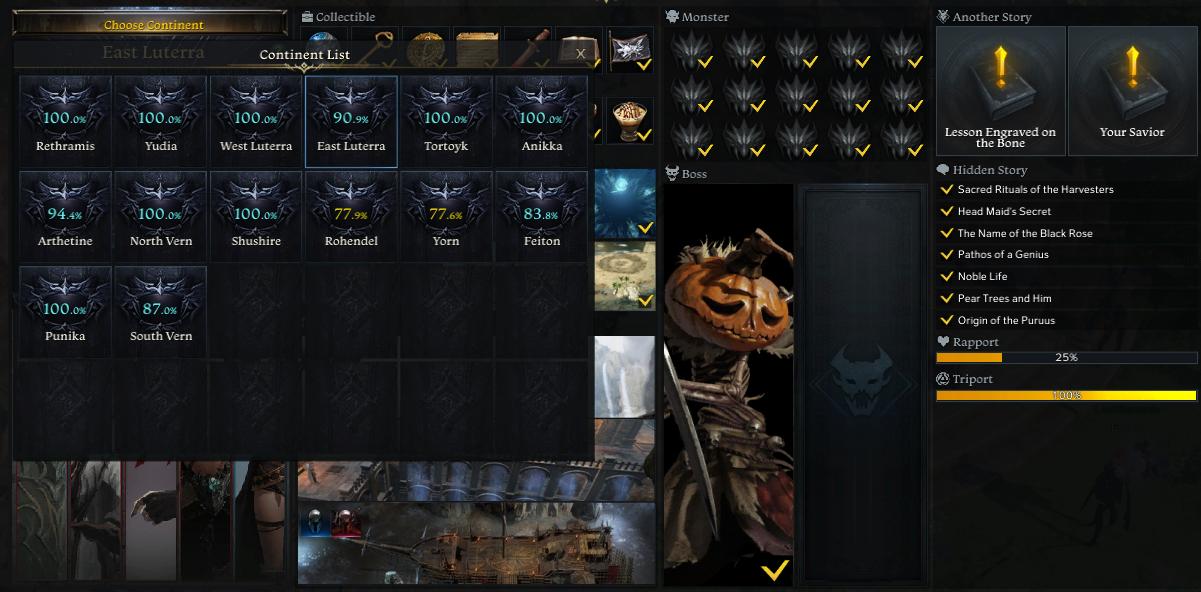
Task: Open Head Maid's Secret hidden story
Action: pos(1004,212)
